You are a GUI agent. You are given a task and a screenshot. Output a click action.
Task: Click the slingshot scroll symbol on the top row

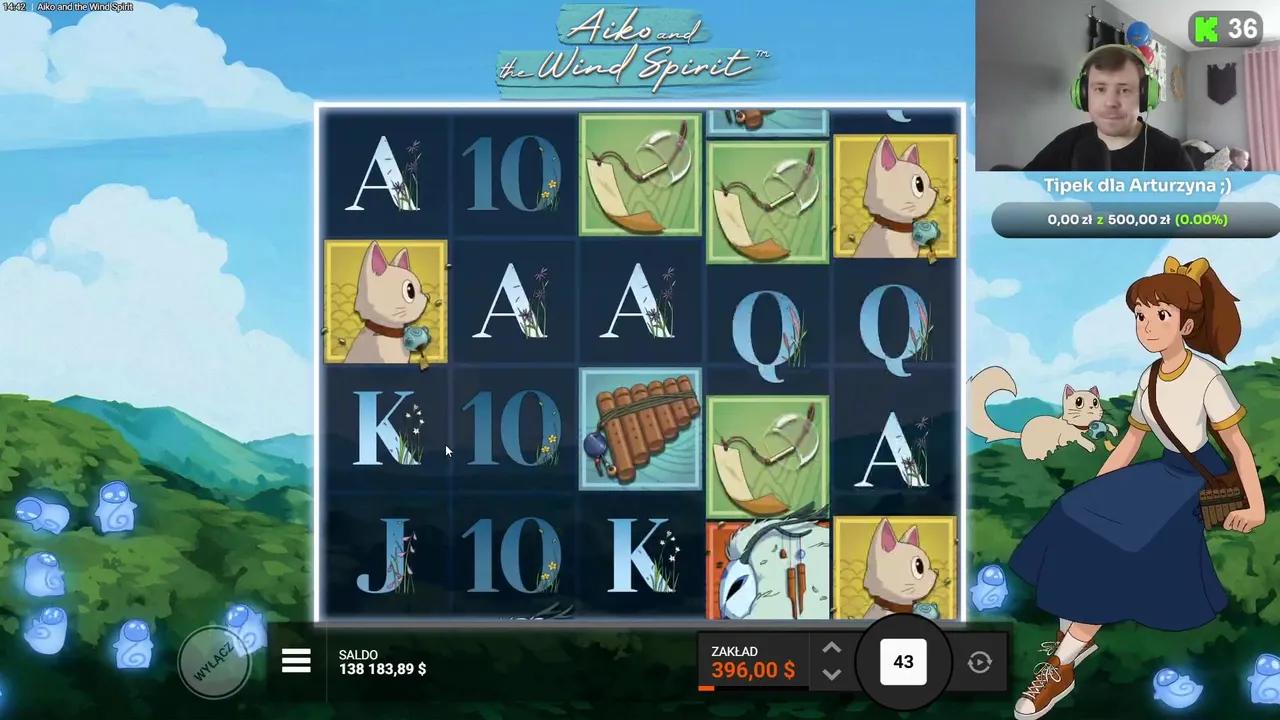pos(640,175)
